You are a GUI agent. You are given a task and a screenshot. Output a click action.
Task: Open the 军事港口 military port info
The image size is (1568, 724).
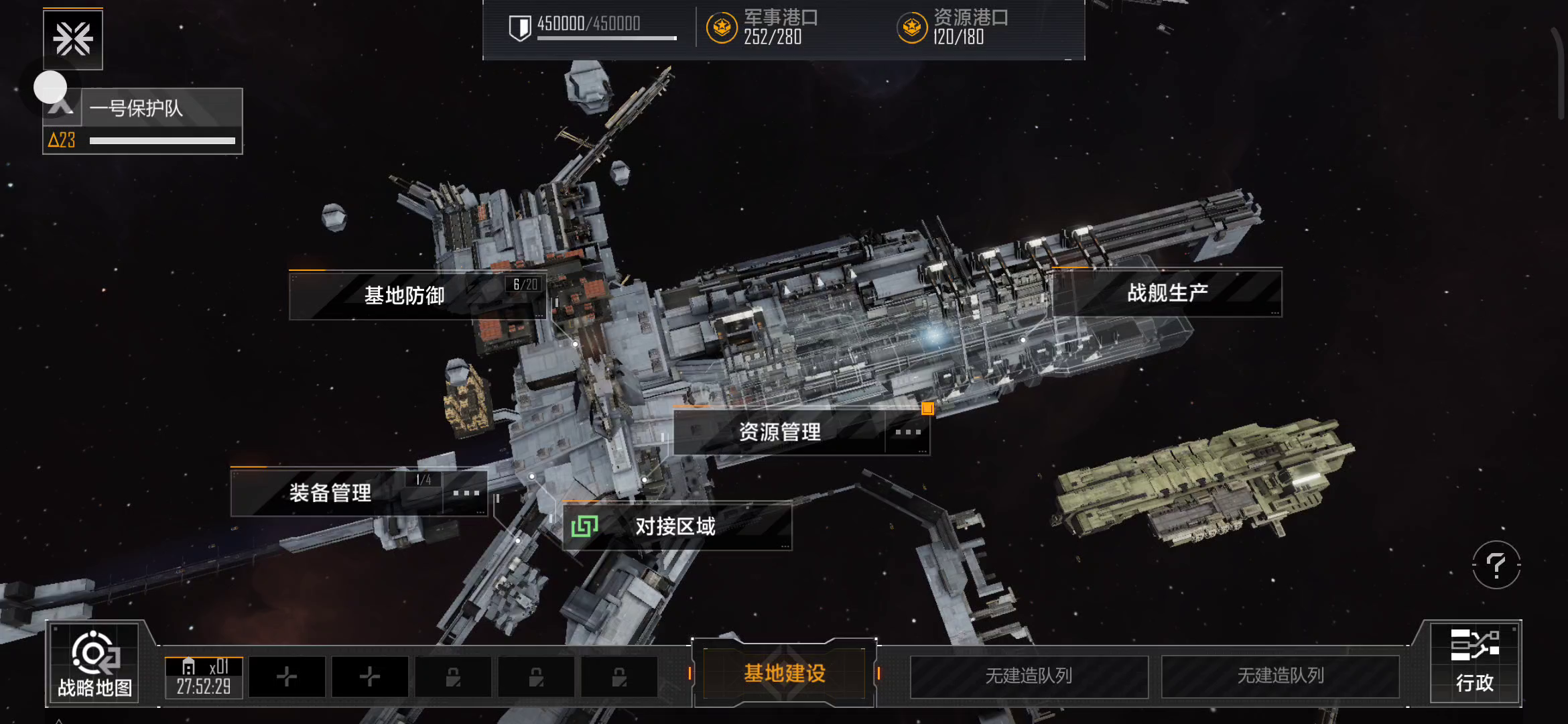tap(763, 27)
